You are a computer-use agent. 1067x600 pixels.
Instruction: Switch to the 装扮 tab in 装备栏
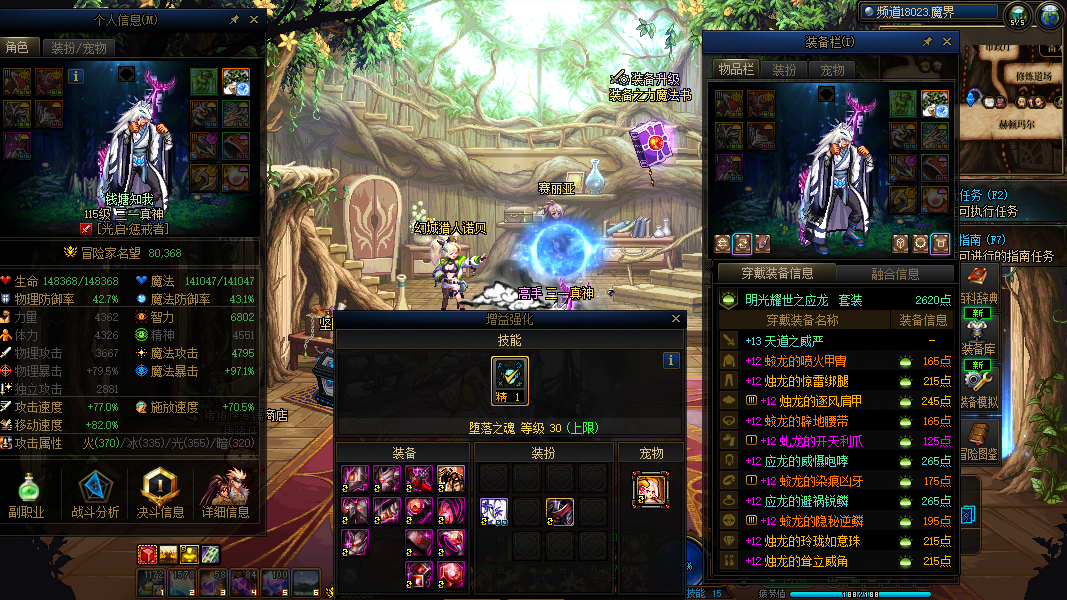pos(785,70)
